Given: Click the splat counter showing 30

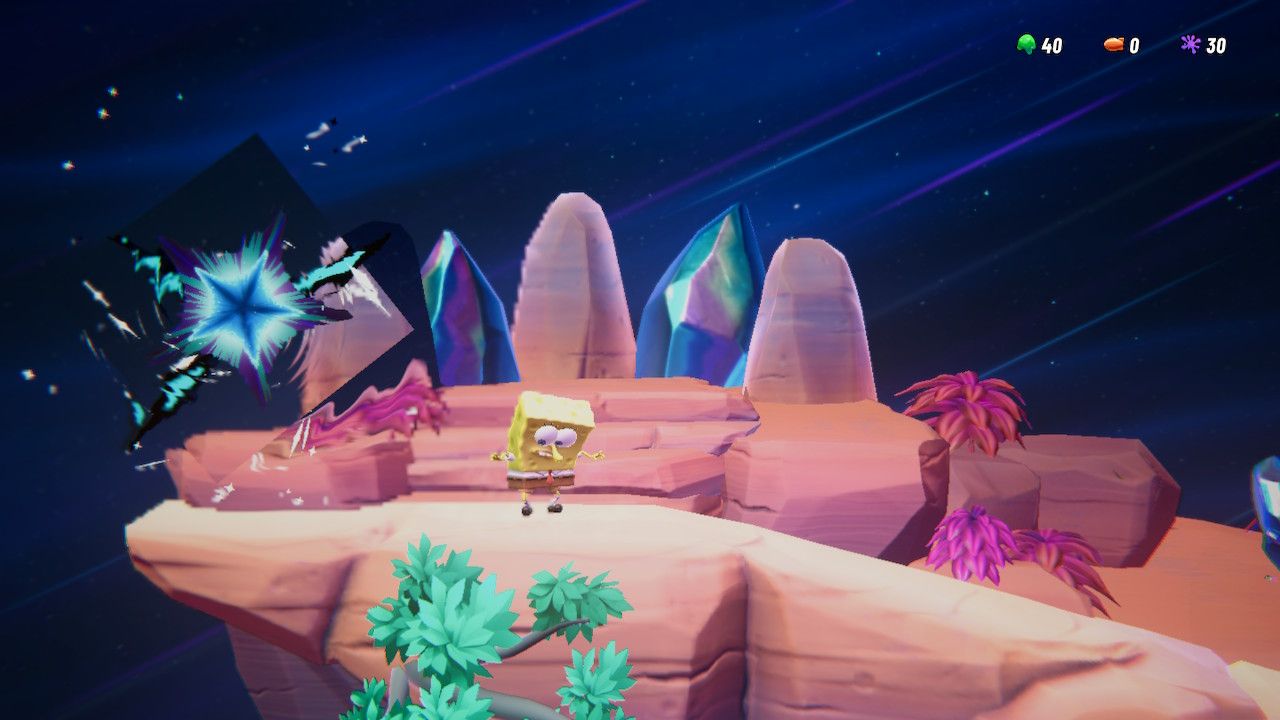Looking at the screenshot, I should [1215, 44].
